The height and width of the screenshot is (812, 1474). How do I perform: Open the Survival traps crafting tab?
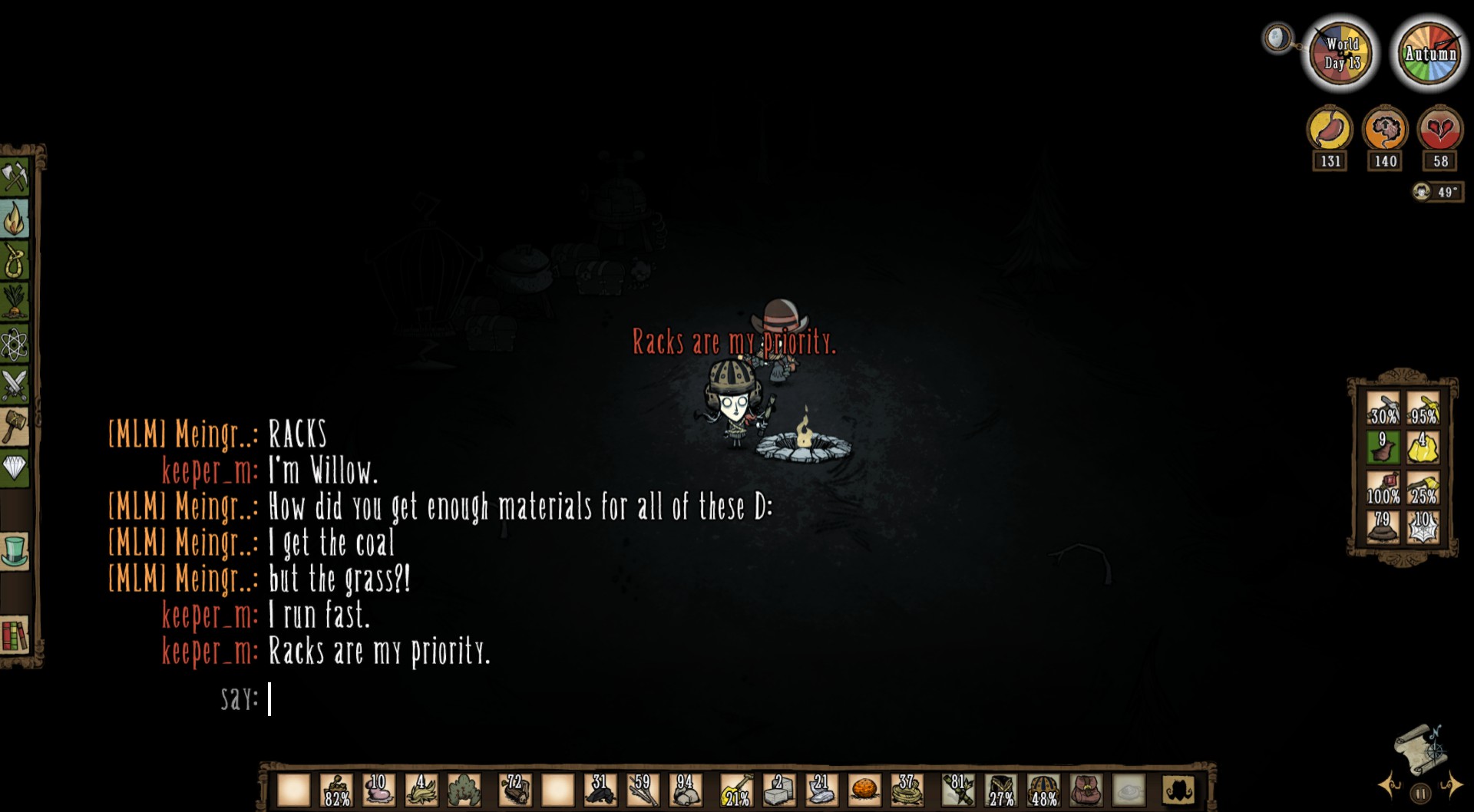pos(17,263)
